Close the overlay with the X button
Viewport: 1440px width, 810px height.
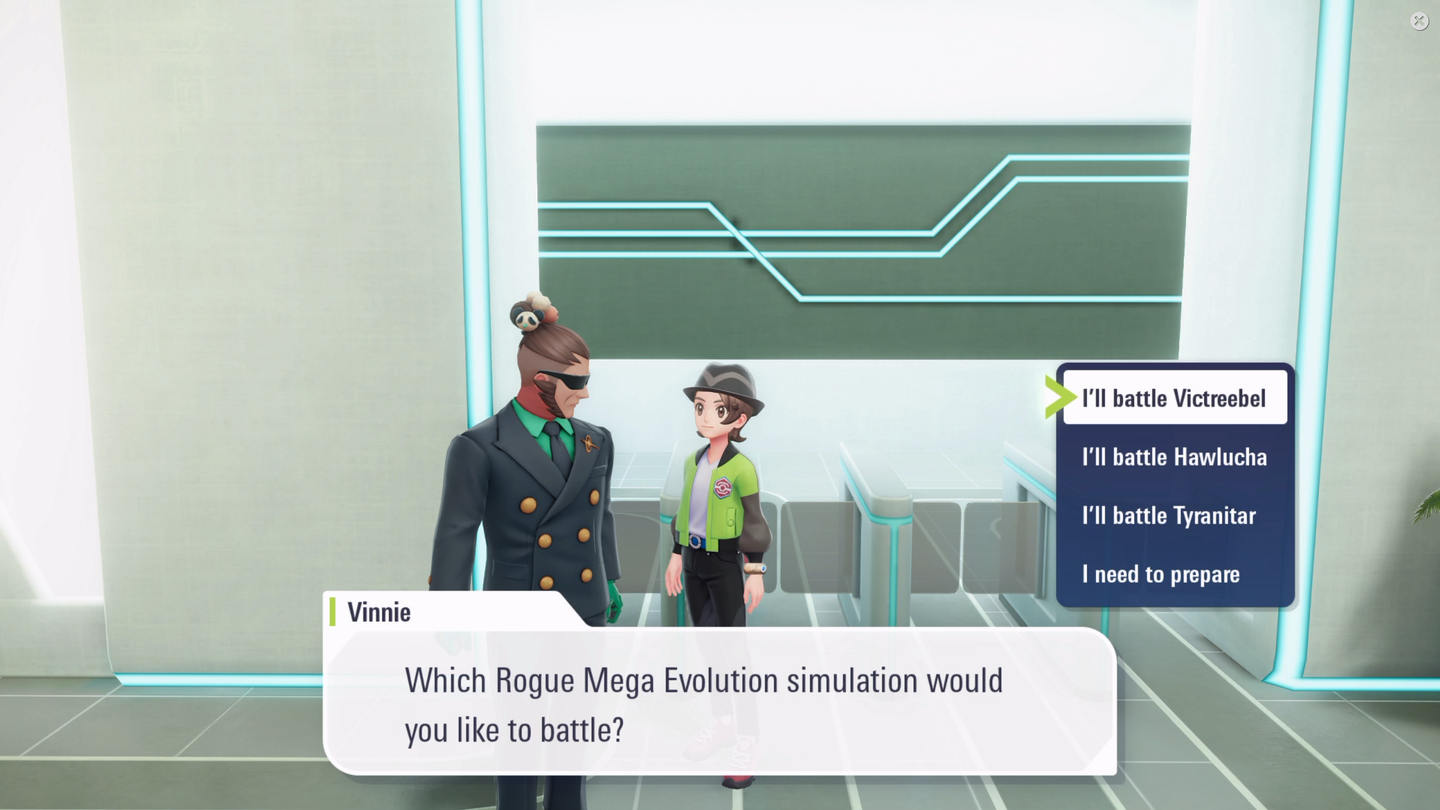point(1419,21)
